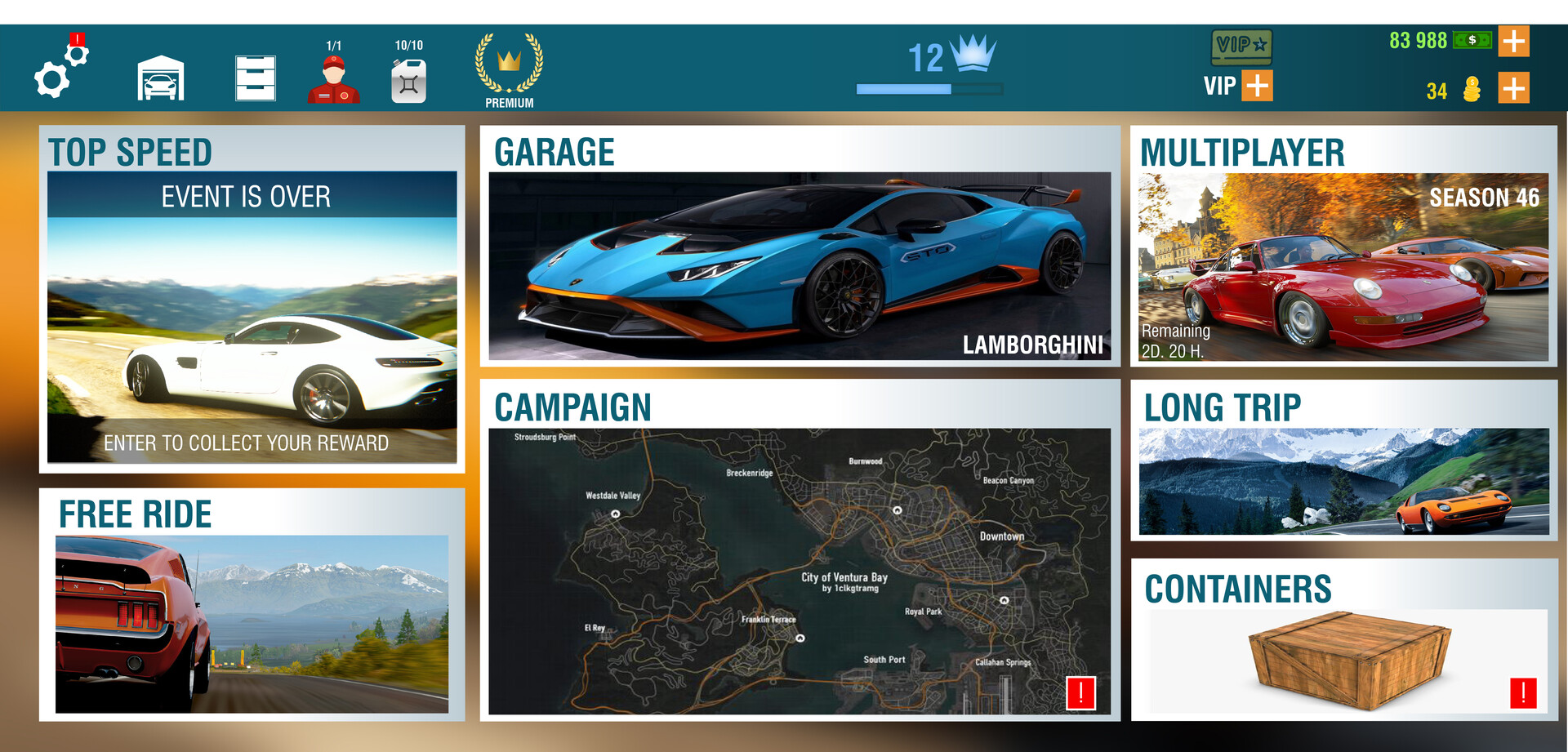Click the drawer cabinet icon
The width and height of the screenshot is (1568, 752).
tap(256, 78)
